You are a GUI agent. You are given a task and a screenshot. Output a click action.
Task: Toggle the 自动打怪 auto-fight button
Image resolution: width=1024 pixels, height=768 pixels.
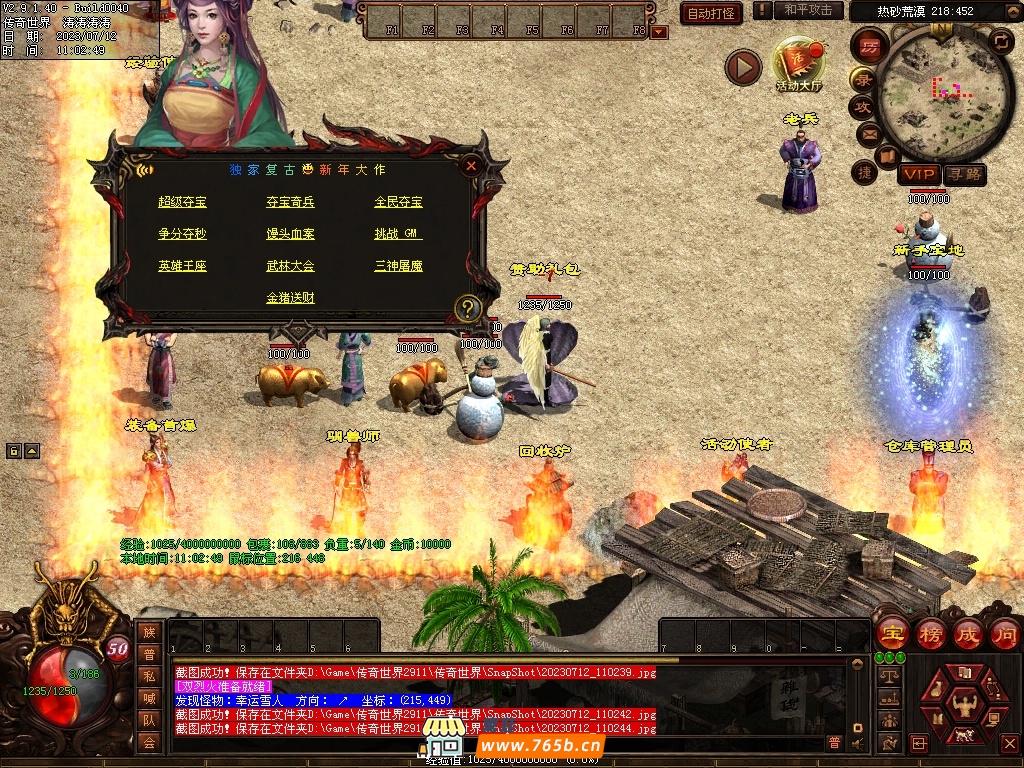[711, 13]
